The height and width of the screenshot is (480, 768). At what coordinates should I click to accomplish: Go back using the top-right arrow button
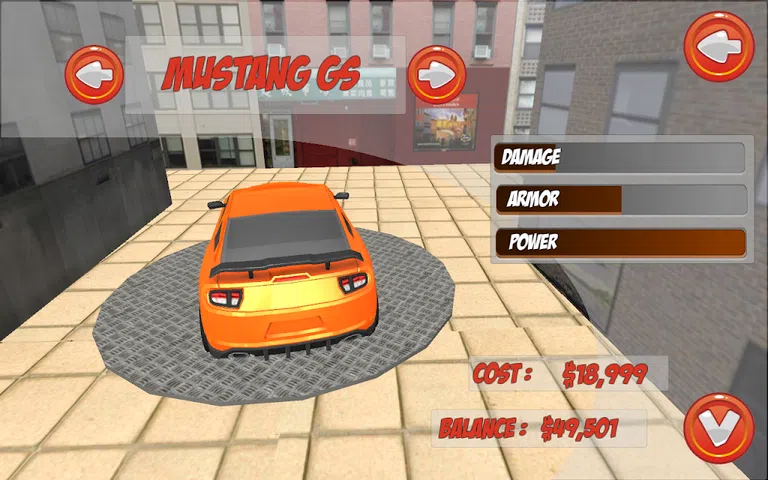pos(718,46)
